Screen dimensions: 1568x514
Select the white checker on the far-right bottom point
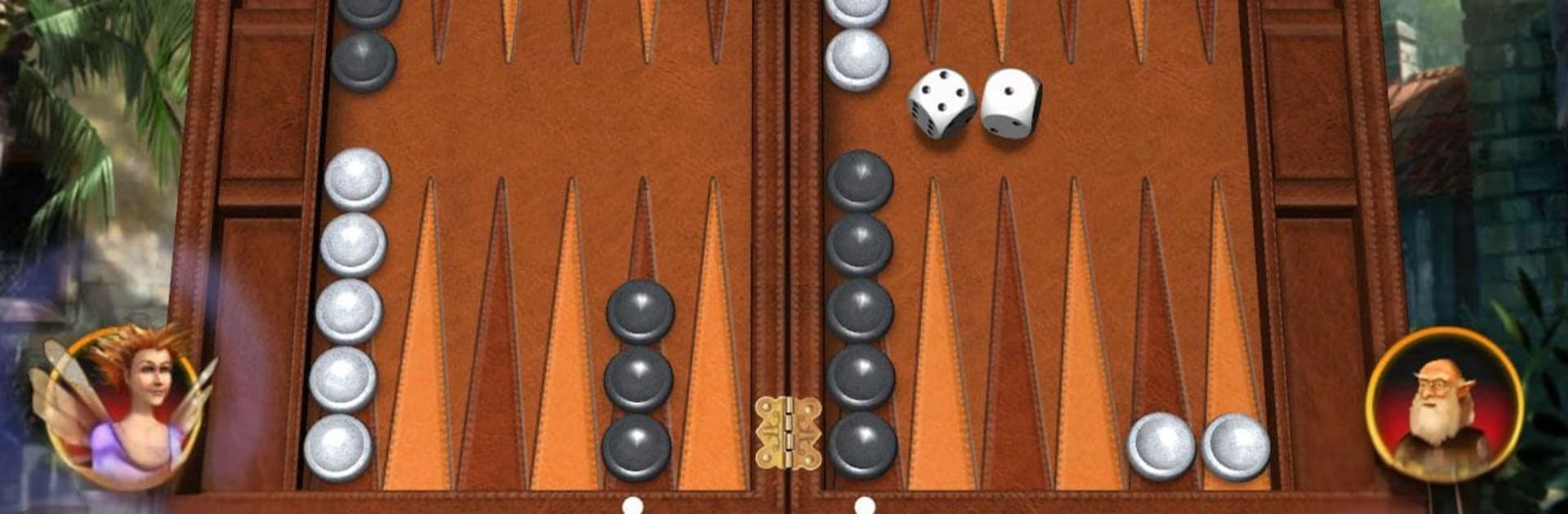tap(1236, 446)
